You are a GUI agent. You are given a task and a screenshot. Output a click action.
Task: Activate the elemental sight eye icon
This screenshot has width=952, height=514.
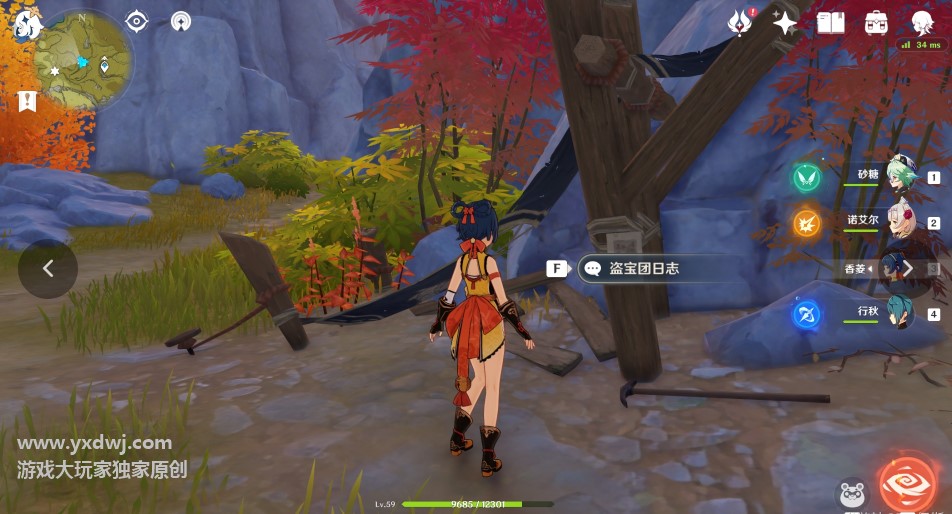(136, 21)
